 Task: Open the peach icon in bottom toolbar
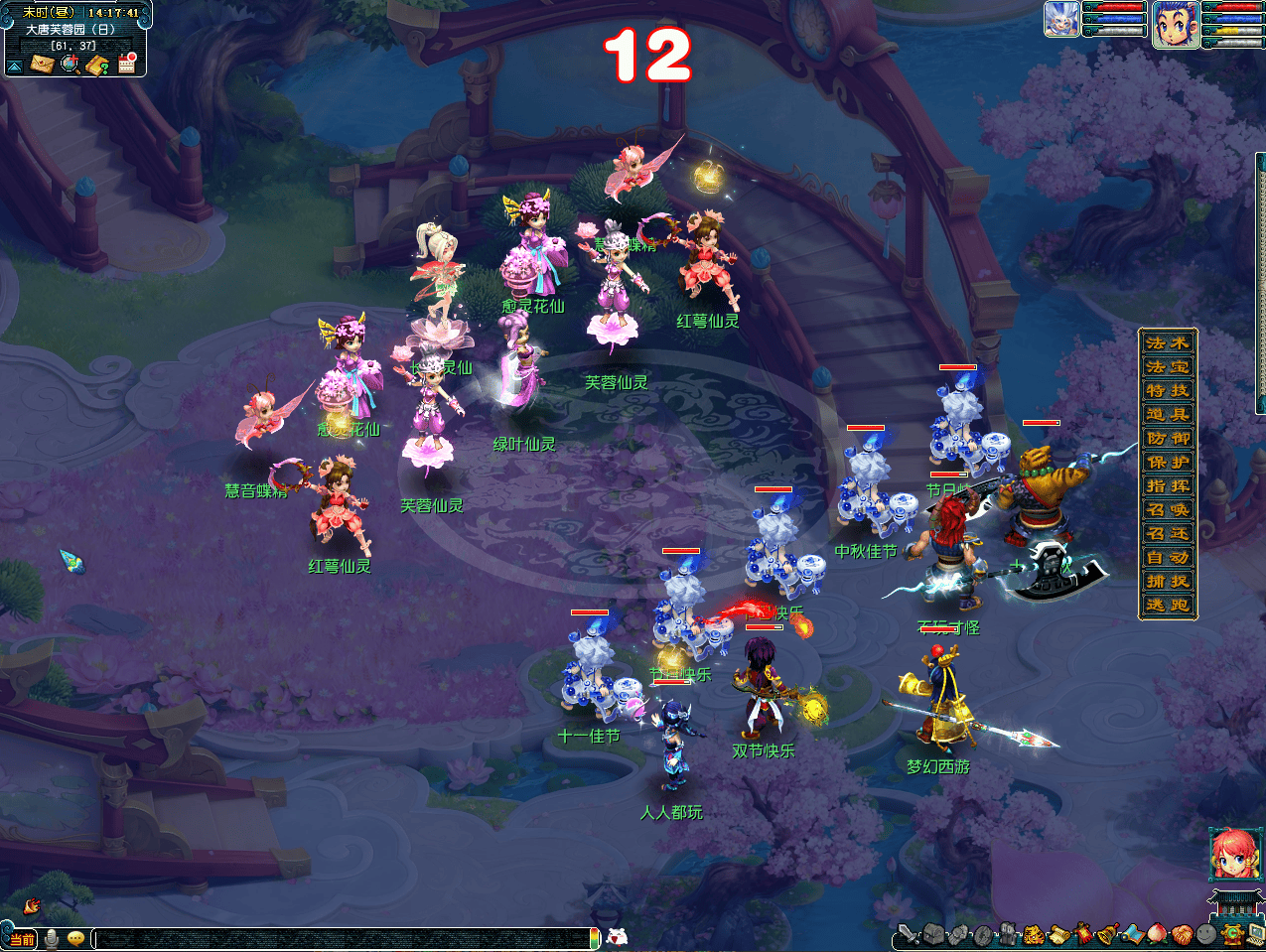click(x=1158, y=933)
